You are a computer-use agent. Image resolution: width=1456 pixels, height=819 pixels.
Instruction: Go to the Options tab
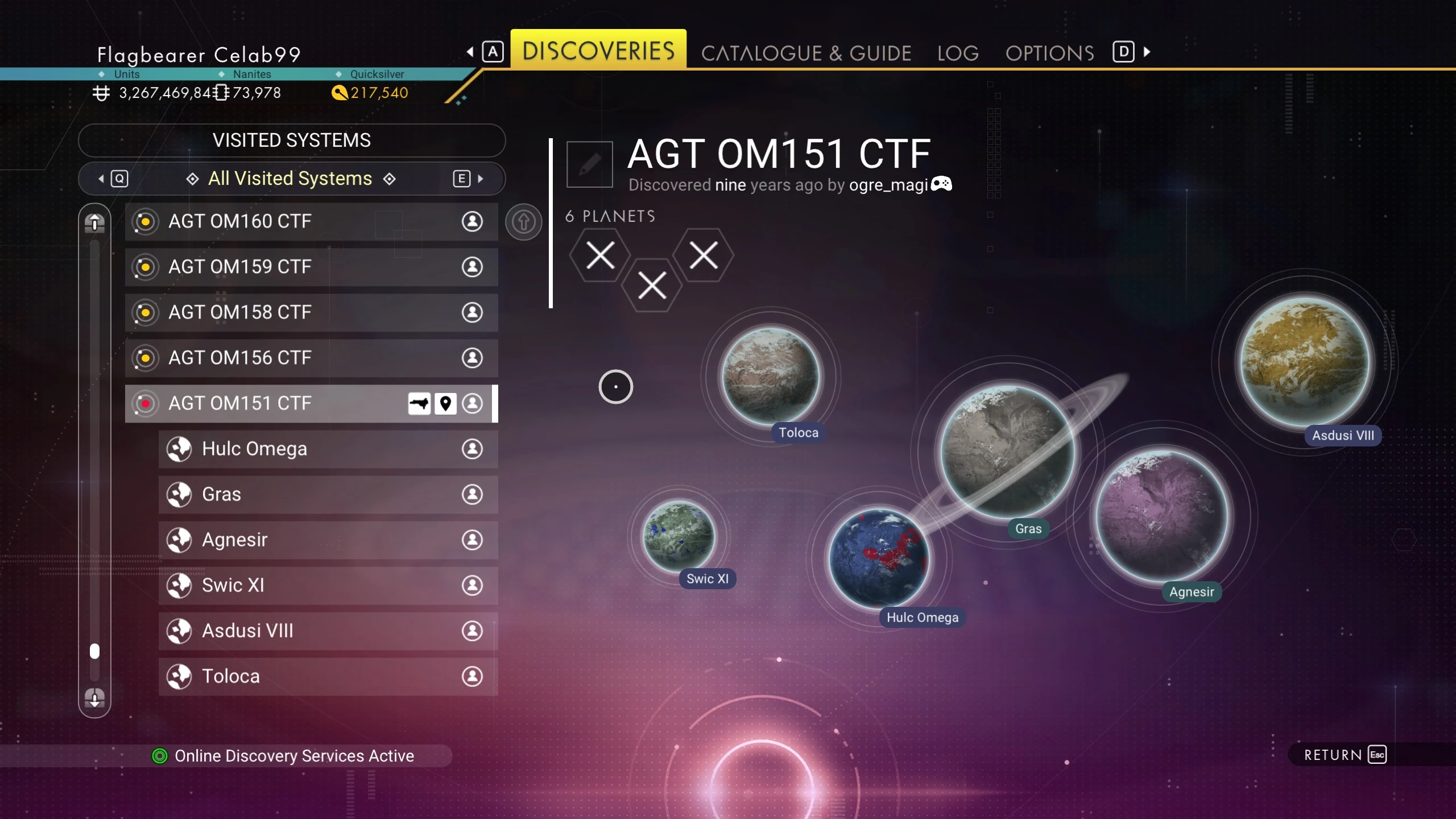1049,53
